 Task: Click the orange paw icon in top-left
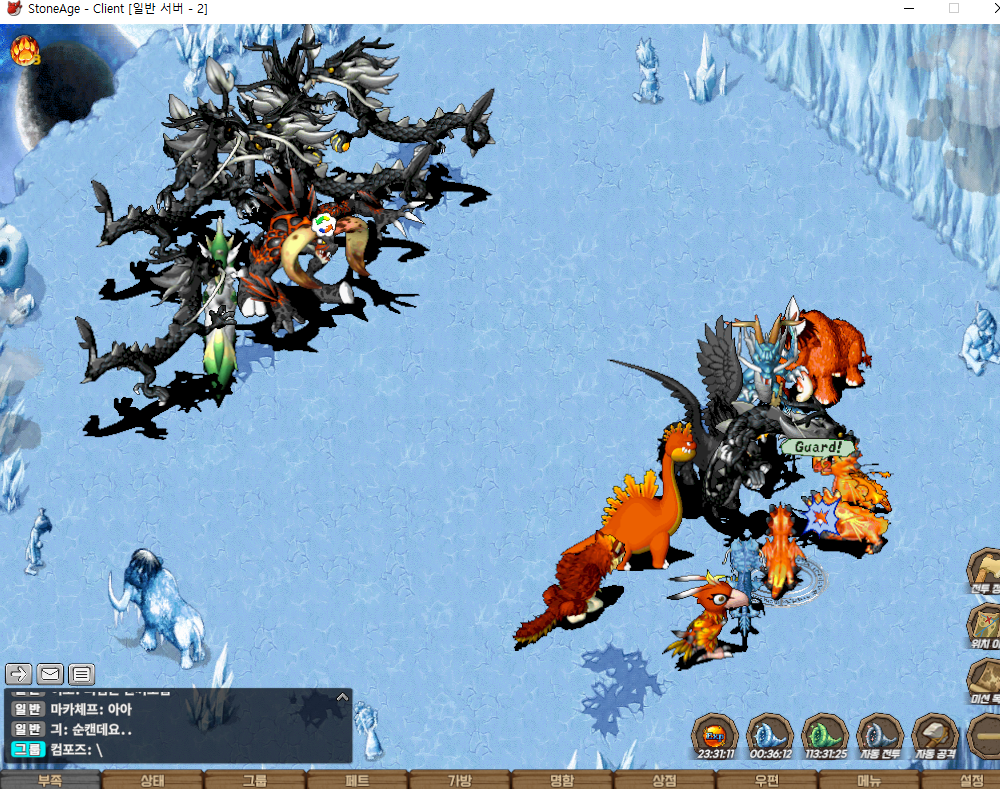24,50
